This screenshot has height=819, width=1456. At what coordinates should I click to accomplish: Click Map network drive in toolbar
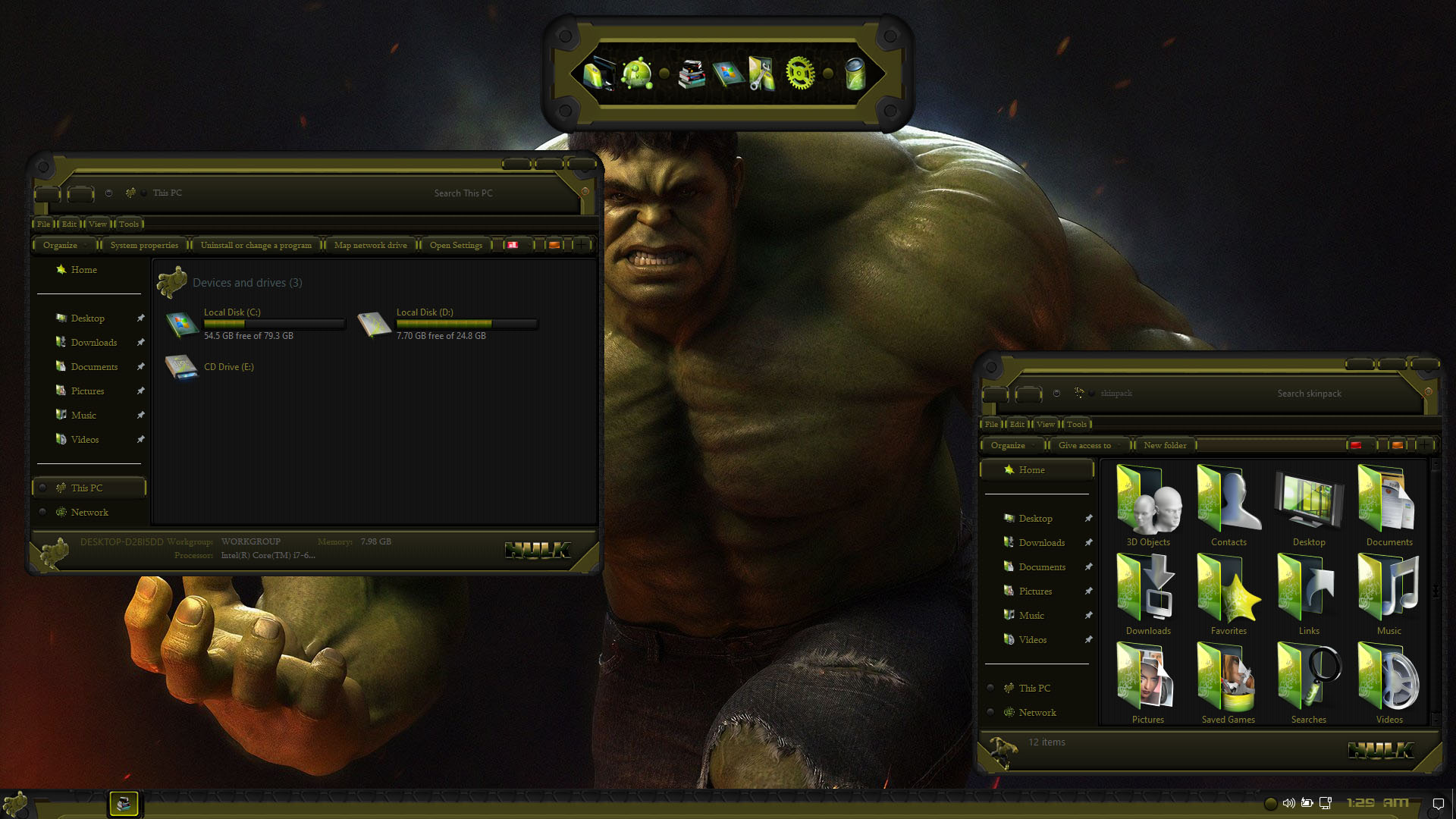370,245
